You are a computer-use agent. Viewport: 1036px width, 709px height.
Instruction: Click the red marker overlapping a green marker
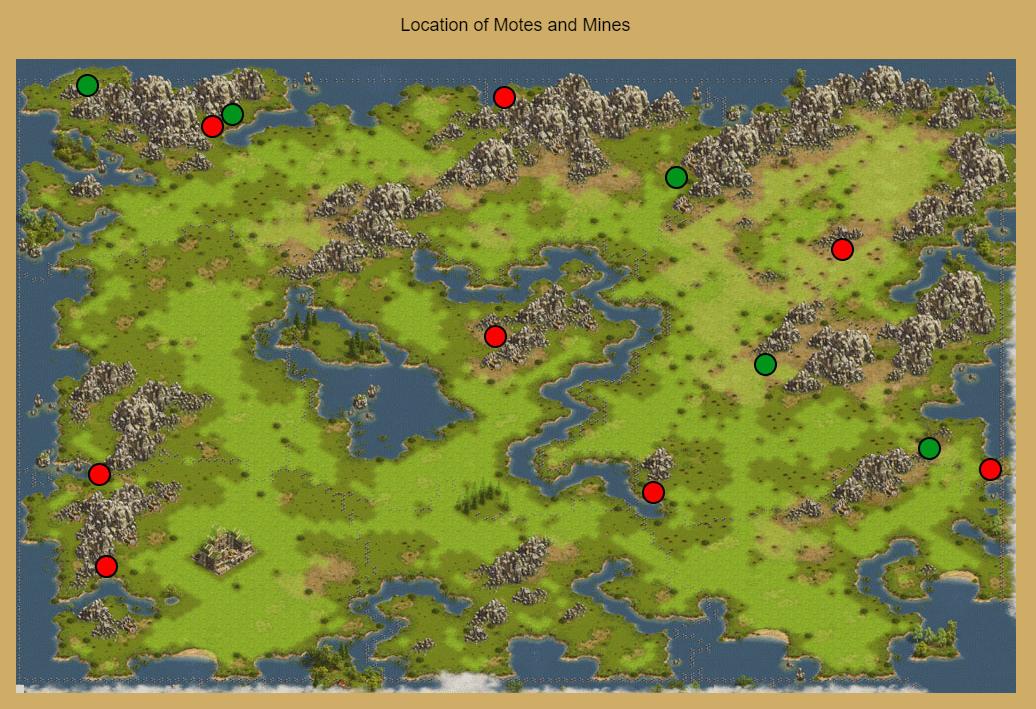point(212,126)
